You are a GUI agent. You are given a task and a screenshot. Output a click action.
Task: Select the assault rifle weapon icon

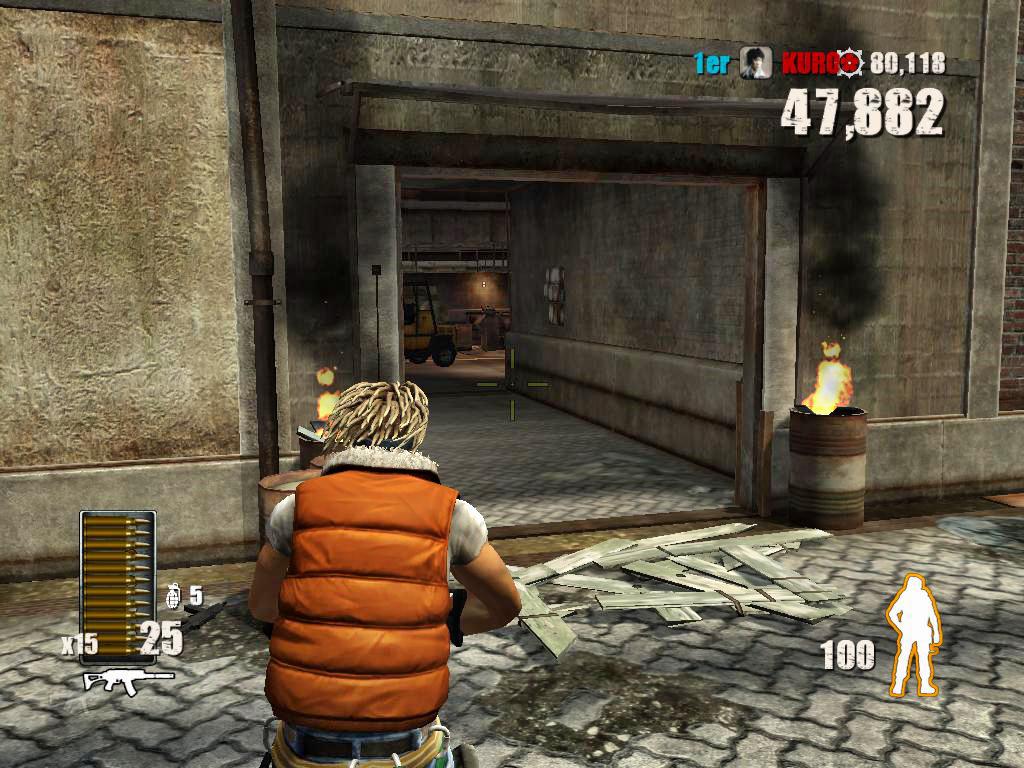(x=128, y=680)
